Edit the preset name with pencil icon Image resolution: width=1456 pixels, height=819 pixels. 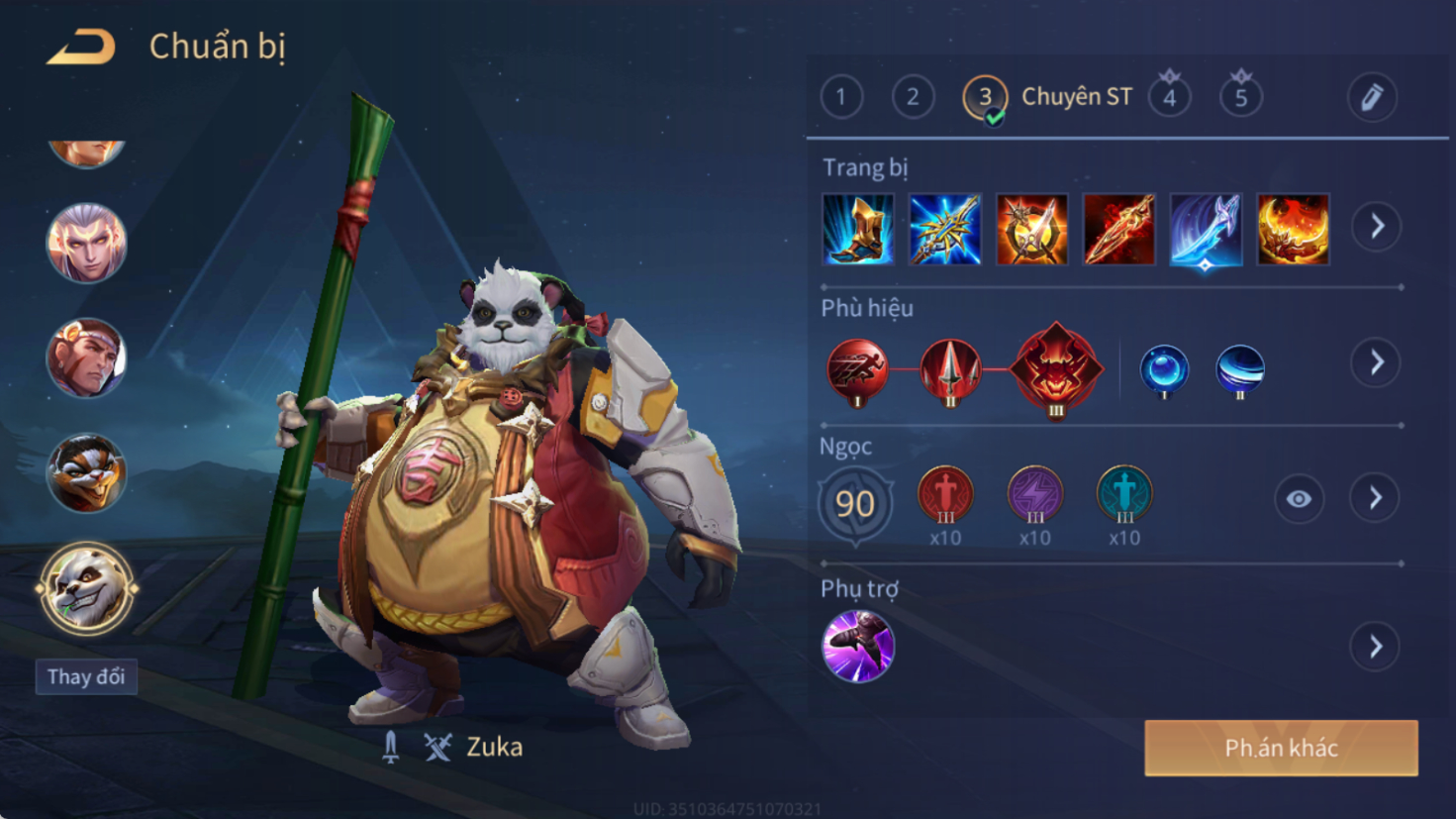tap(1372, 97)
